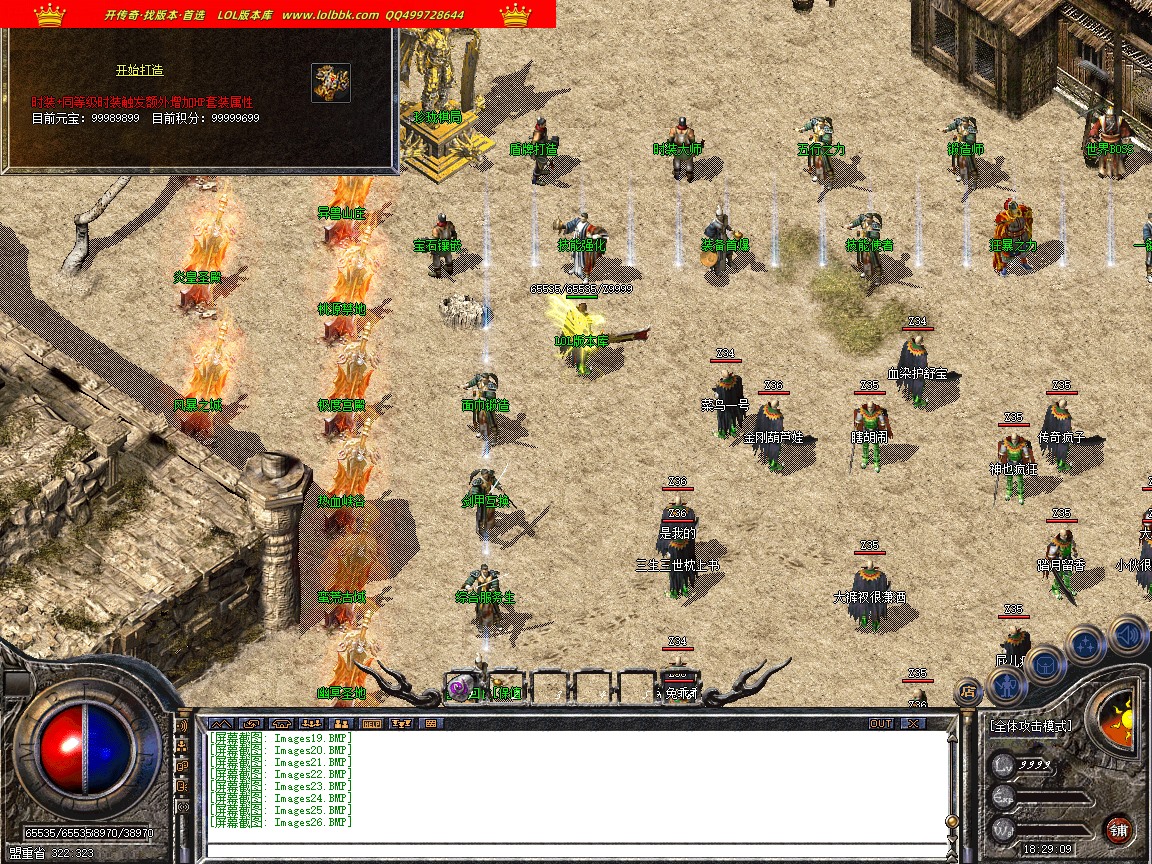The image size is (1152, 864).
Task: Click the first mountain-shaped chat toolbar button
Action: pos(221,723)
